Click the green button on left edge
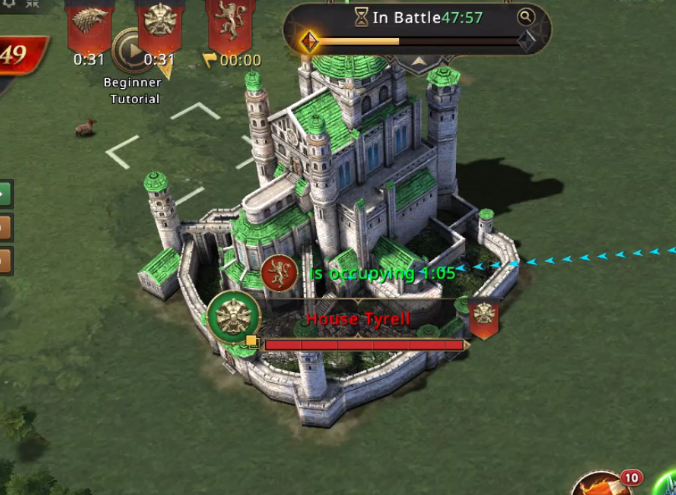The height and width of the screenshot is (495, 676). [5, 193]
